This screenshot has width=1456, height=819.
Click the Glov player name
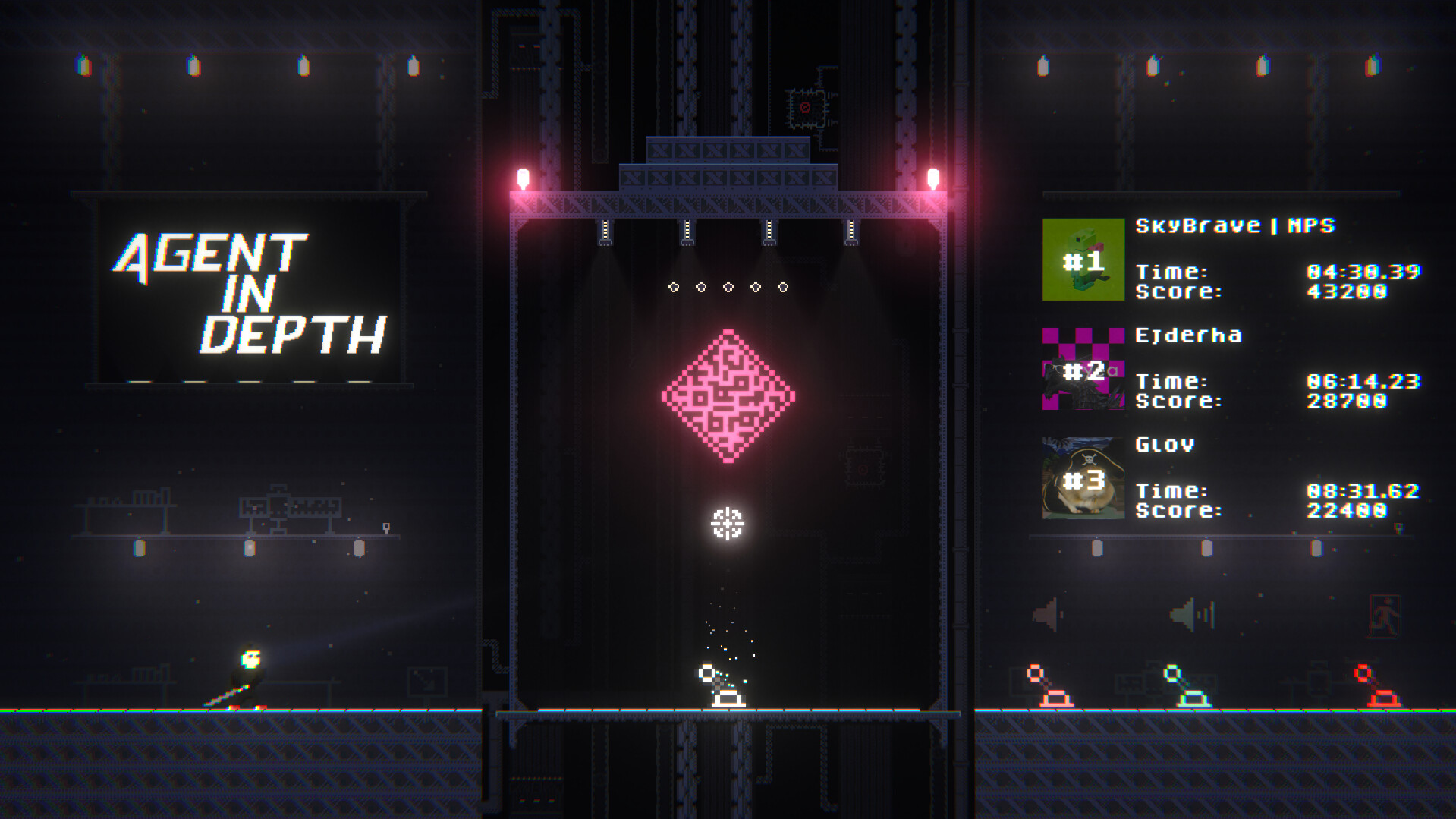pyautogui.click(x=1166, y=445)
